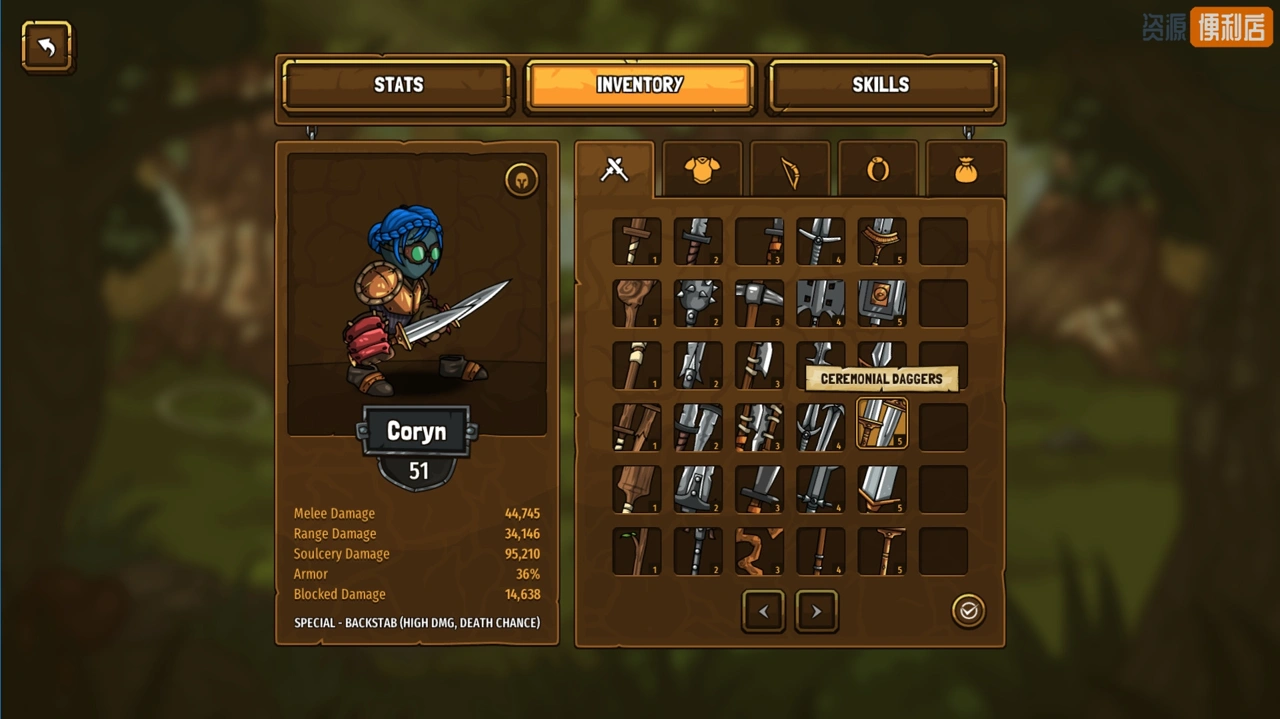Show the bow ranged weapons category
Image resolution: width=1280 pixels, height=719 pixels.
pyautogui.click(x=790, y=172)
